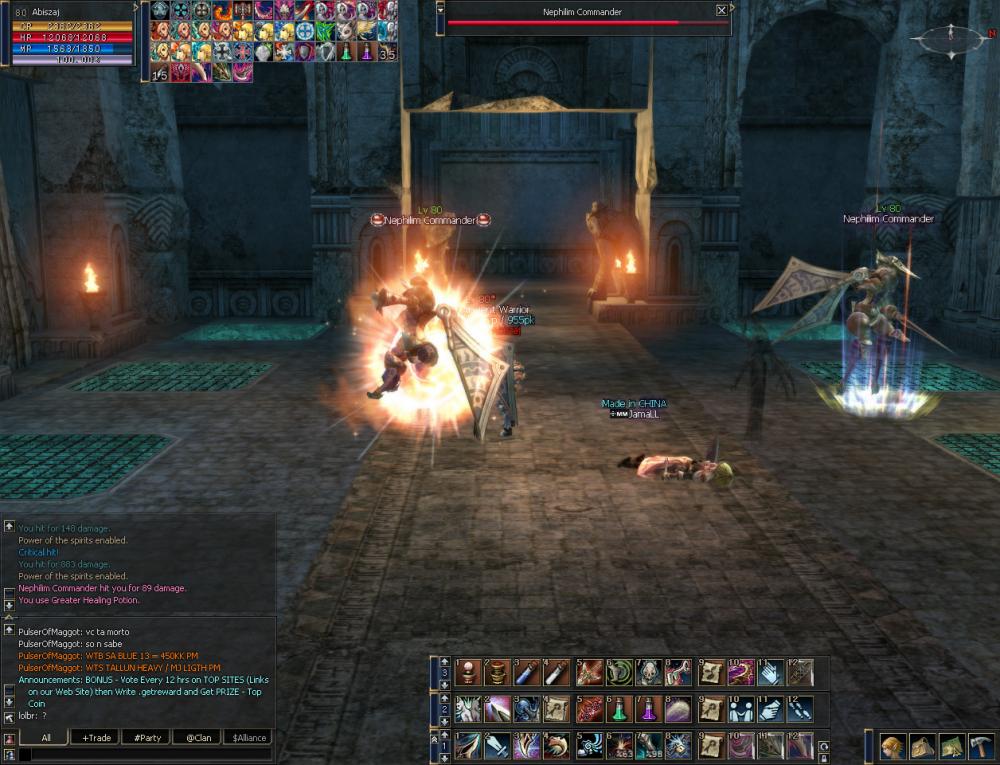Viewport: 1000px width, 765px height.
Task: Switch chat to the +Trade tab
Action: [x=97, y=738]
